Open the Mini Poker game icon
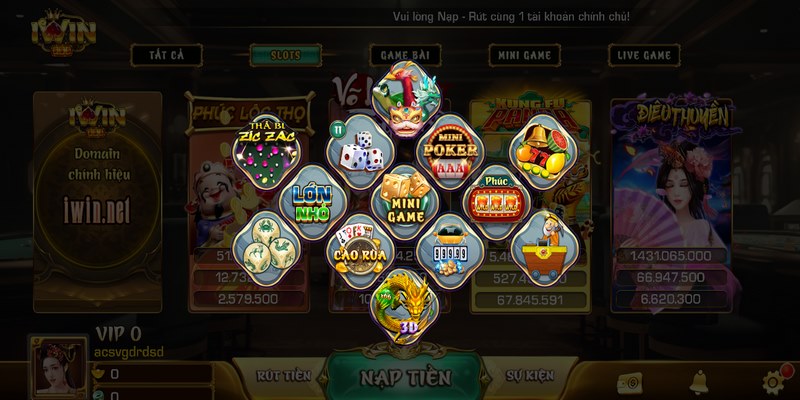This screenshot has height=400, width=800. click(x=450, y=152)
